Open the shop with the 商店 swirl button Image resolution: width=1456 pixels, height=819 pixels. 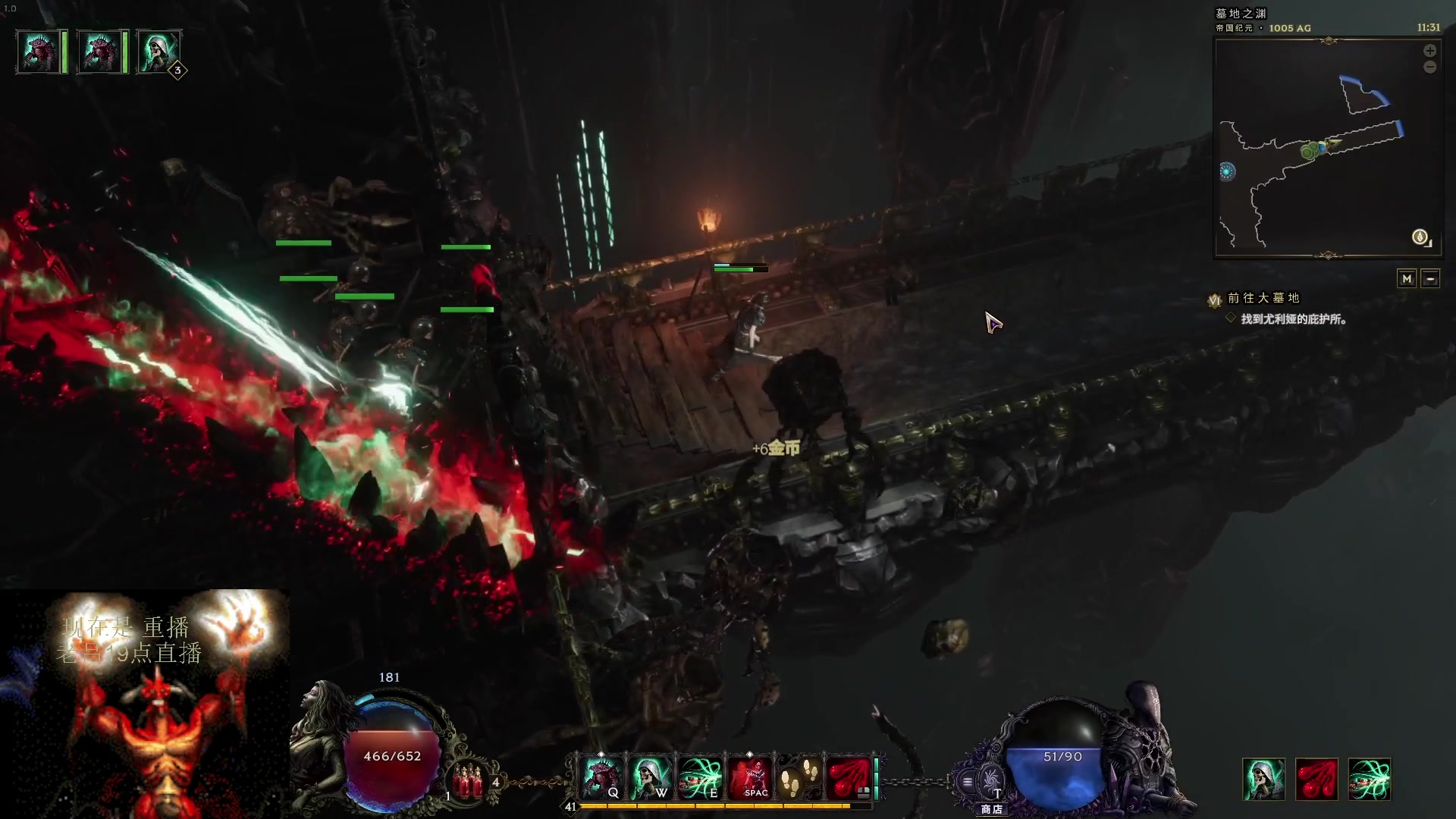(x=990, y=781)
